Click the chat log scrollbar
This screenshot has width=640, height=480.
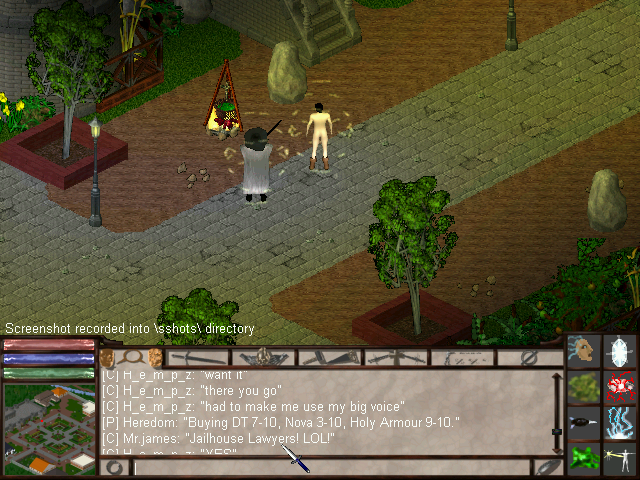pos(557,410)
